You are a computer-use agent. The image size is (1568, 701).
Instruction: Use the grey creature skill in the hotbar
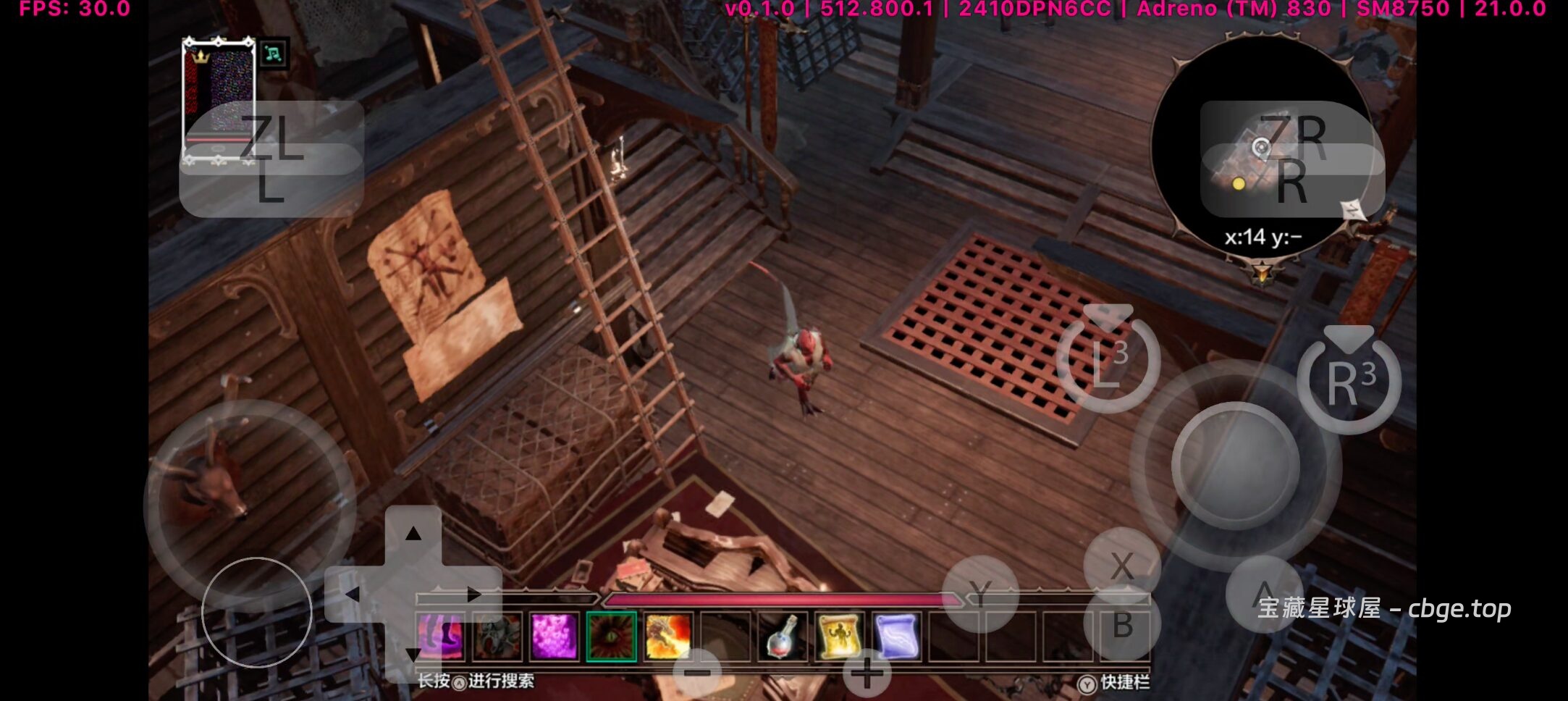497,637
